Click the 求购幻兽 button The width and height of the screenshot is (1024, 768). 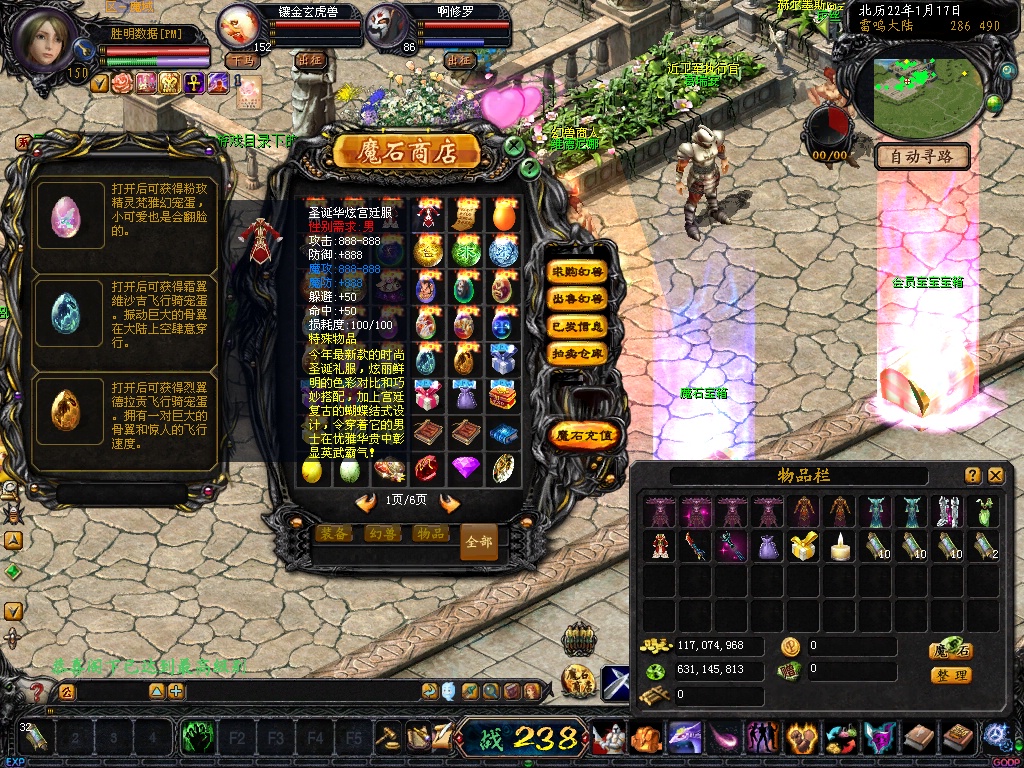pyautogui.click(x=578, y=272)
